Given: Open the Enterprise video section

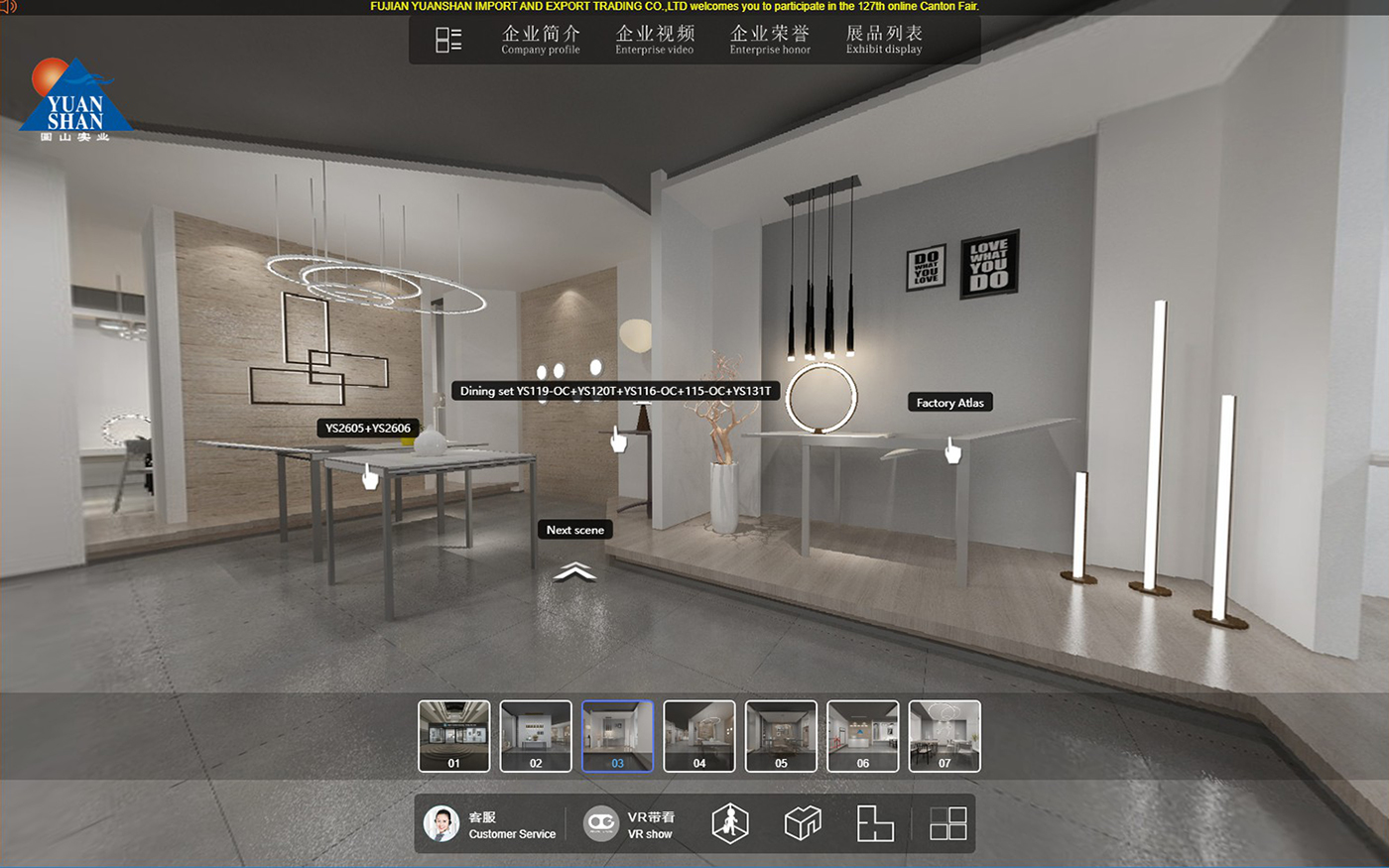Looking at the screenshot, I should pos(654,40).
